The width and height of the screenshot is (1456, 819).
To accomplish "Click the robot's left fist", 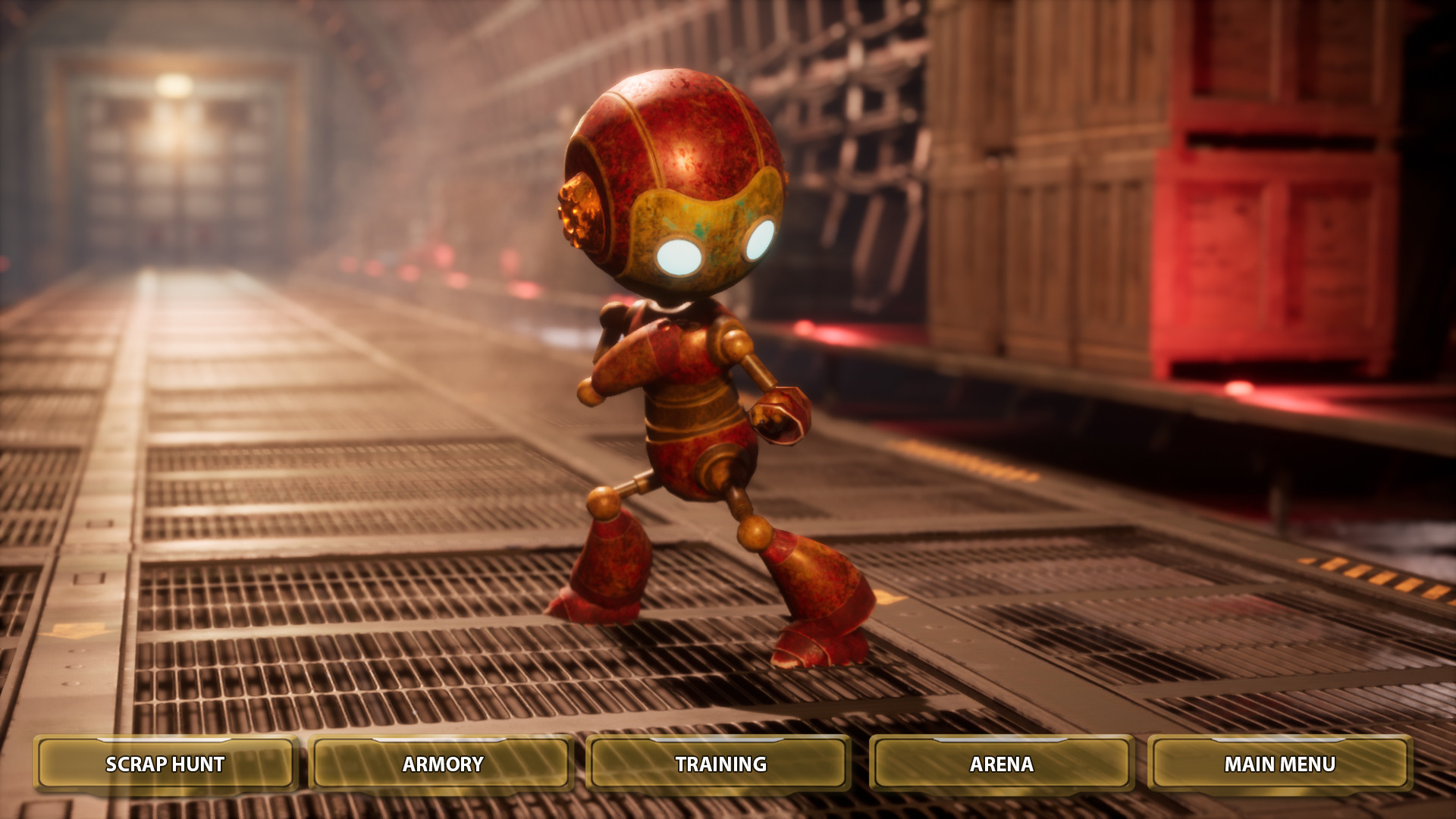I will 781,417.
